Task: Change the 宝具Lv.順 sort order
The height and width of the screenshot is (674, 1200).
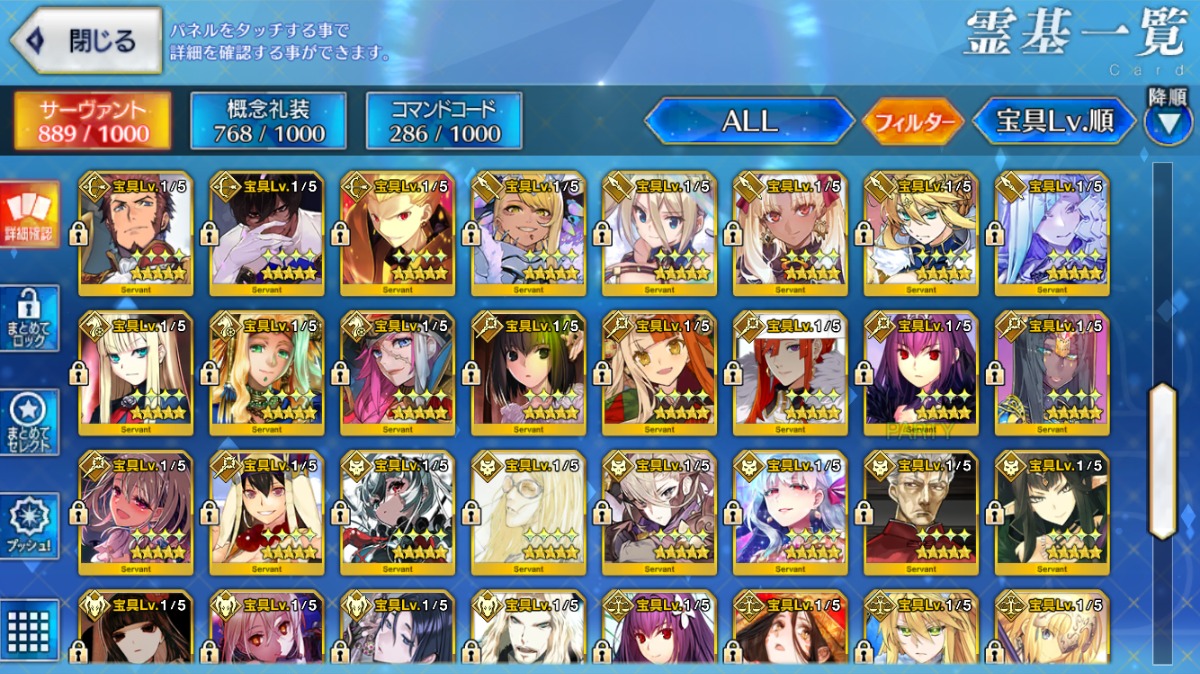Action: [1054, 122]
